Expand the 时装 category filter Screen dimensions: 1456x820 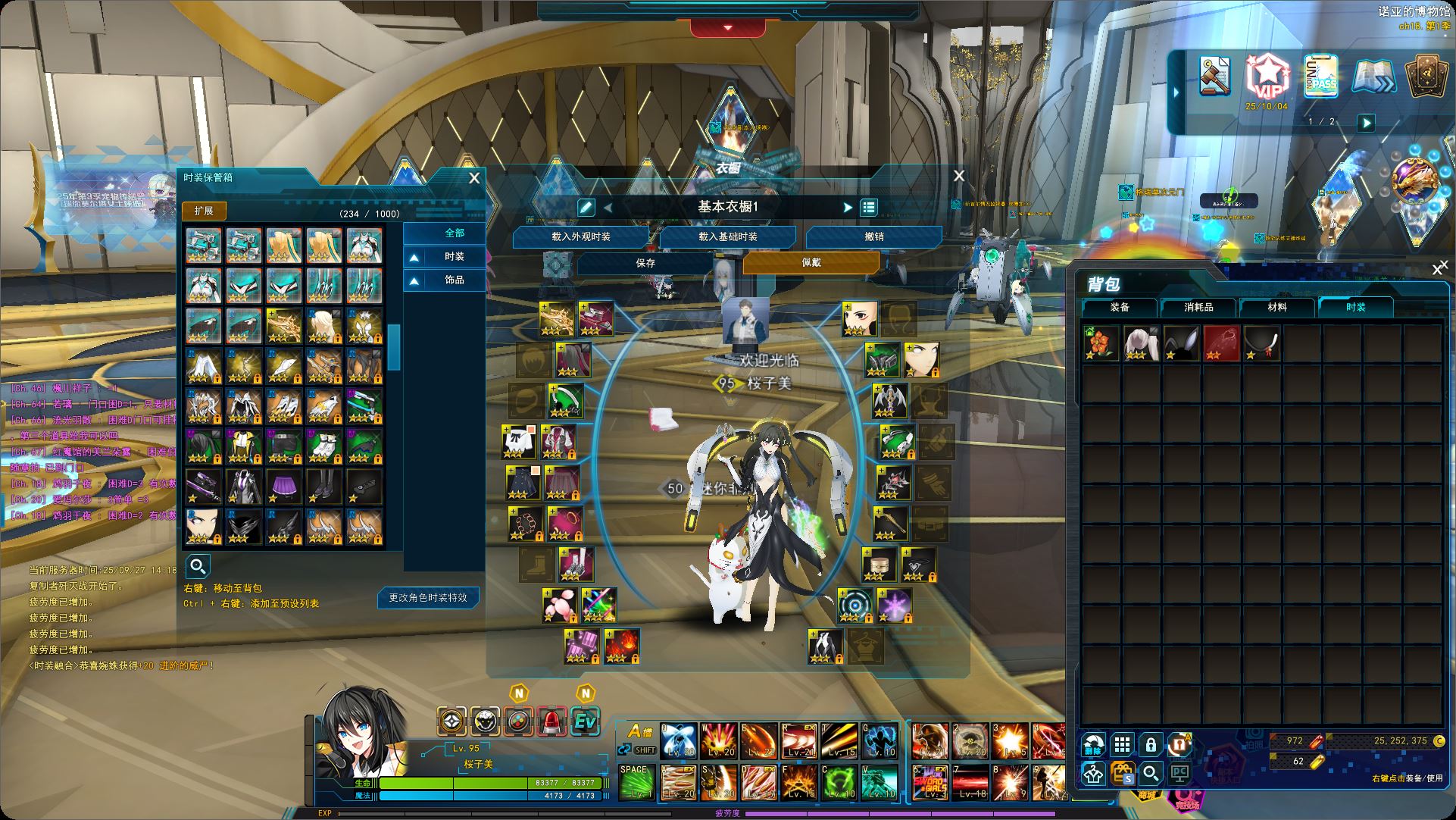point(445,257)
